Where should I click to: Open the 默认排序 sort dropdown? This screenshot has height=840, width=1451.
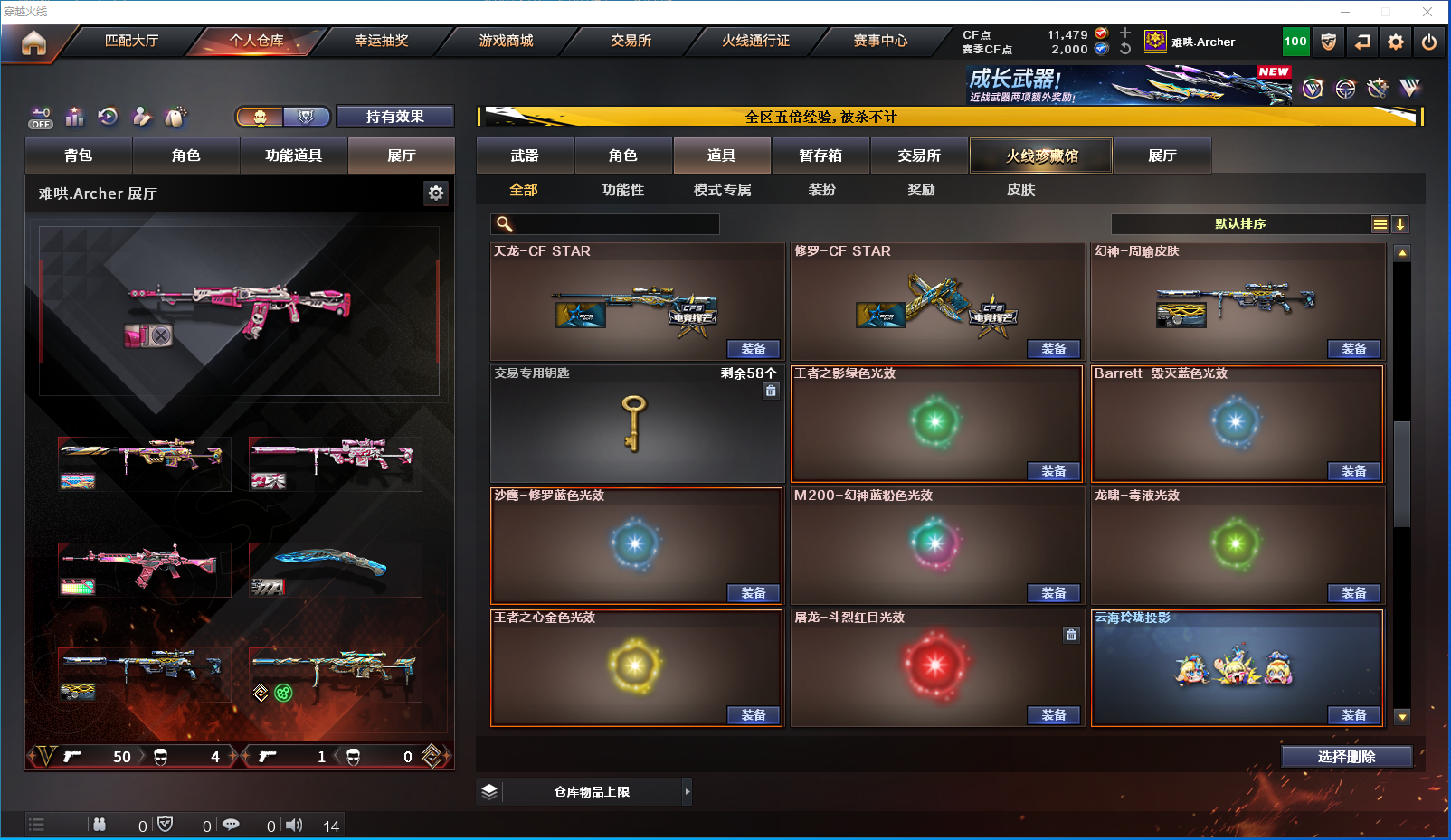(x=1240, y=224)
